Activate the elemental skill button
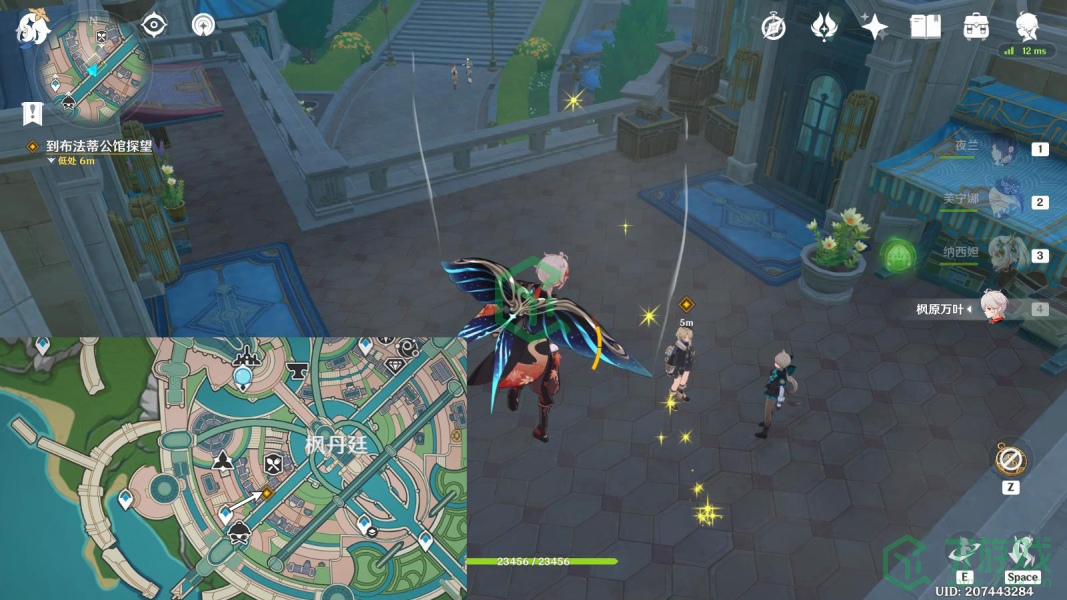The width and height of the screenshot is (1067, 600). click(x=964, y=553)
